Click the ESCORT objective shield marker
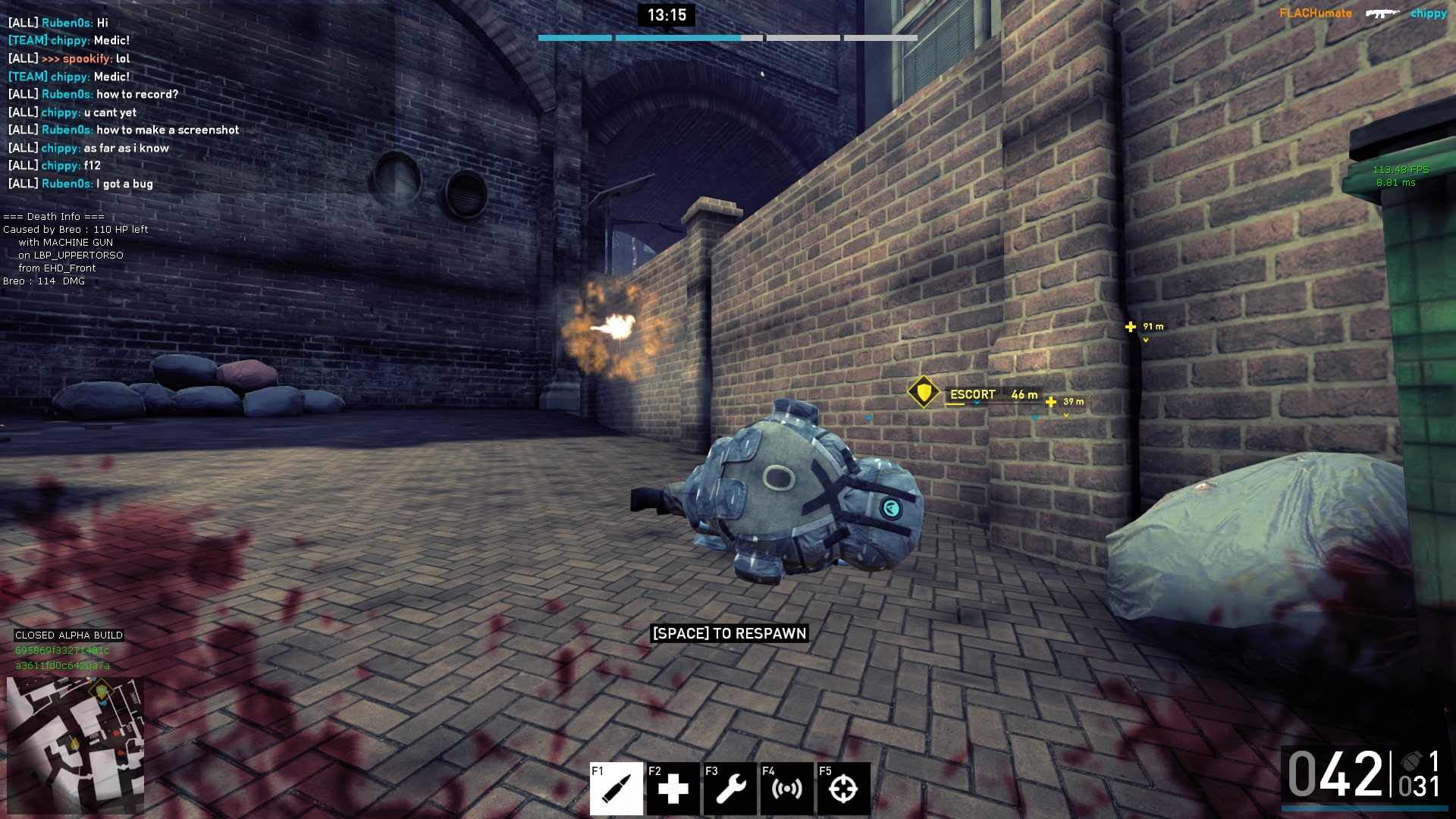Image resolution: width=1456 pixels, height=819 pixels. point(924,393)
